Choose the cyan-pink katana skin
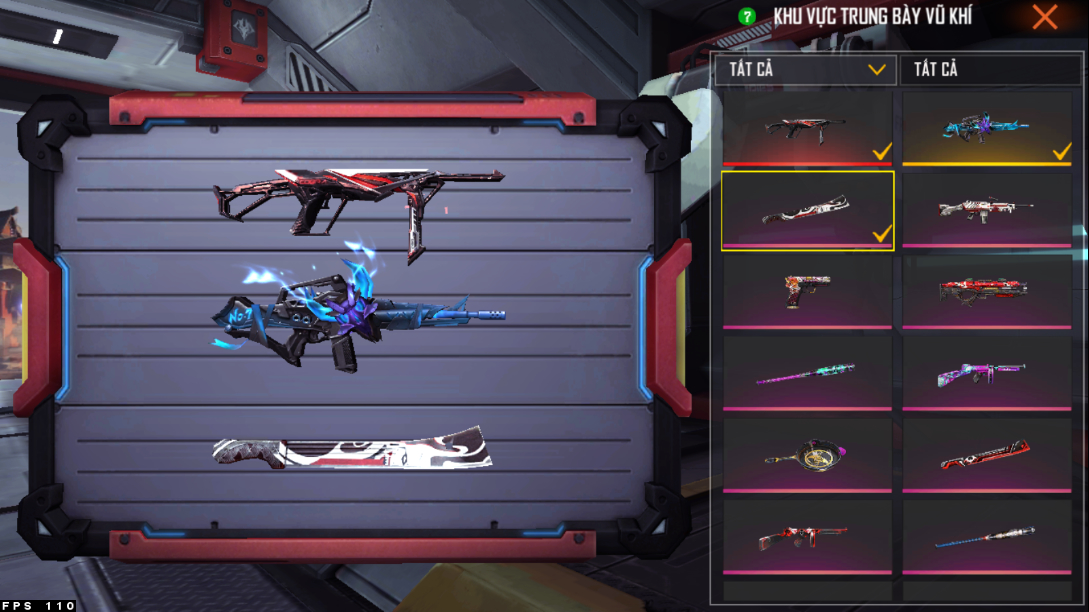The height and width of the screenshot is (612, 1089). [806, 373]
